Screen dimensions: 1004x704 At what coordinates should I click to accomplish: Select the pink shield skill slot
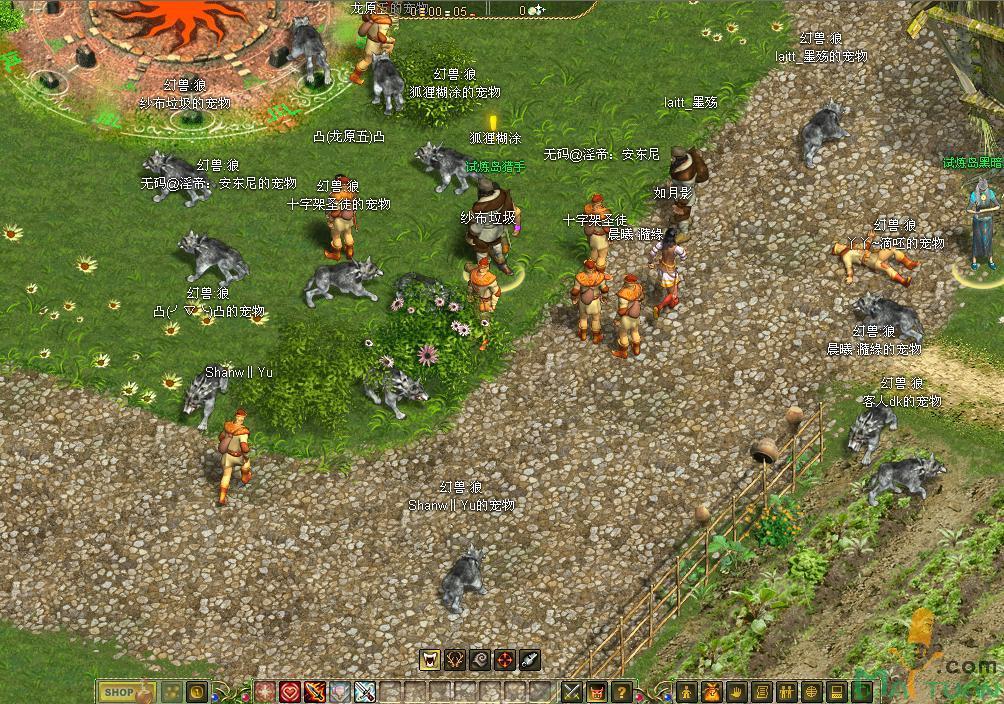[x=340, y=691]
